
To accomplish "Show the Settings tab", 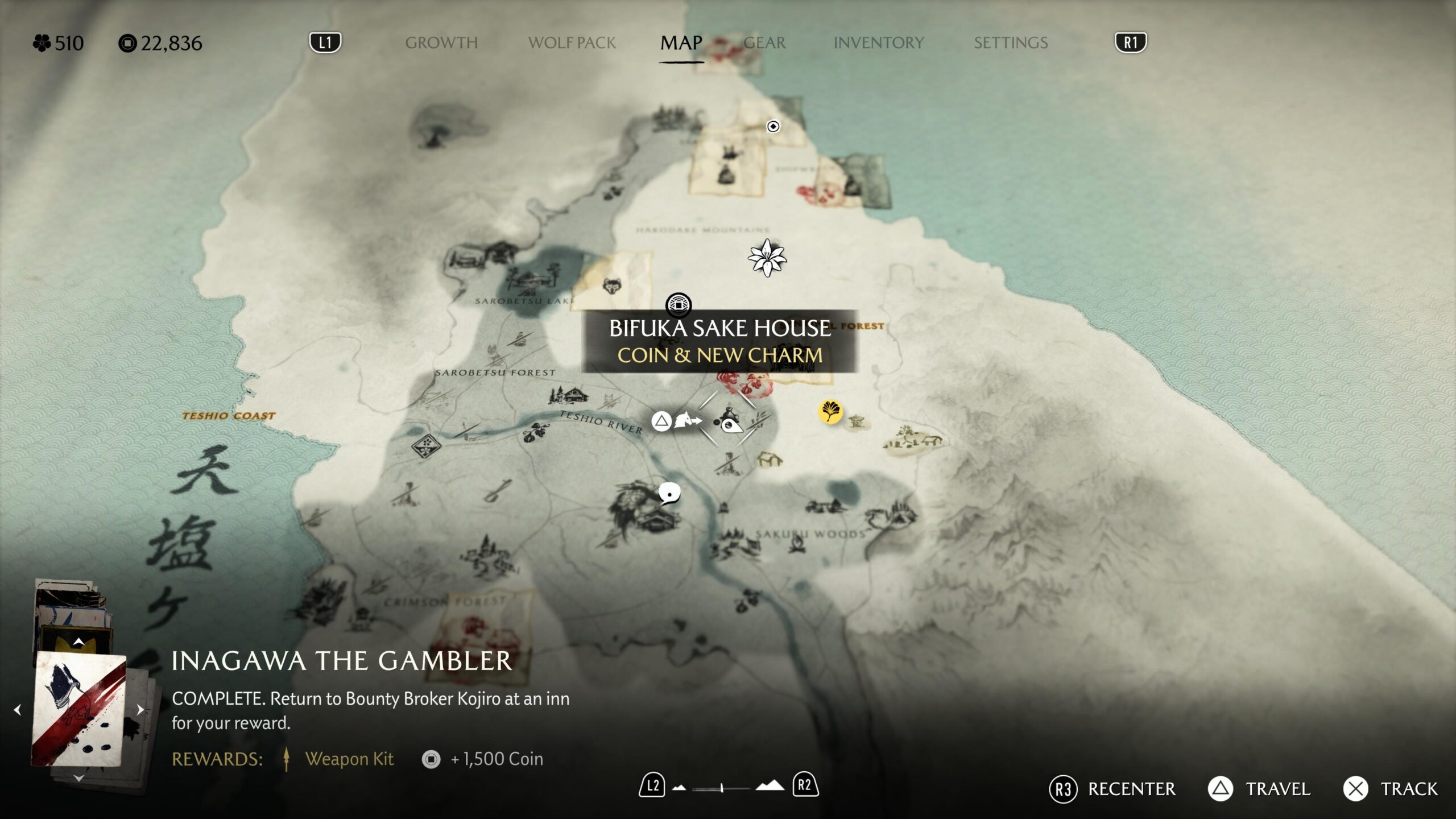I will pos(1011,43).
